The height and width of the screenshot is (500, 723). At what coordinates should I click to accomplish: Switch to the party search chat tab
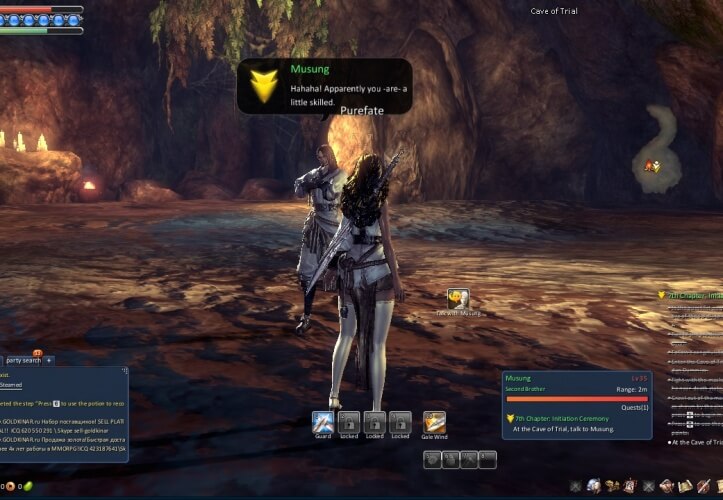click(23, 360)
